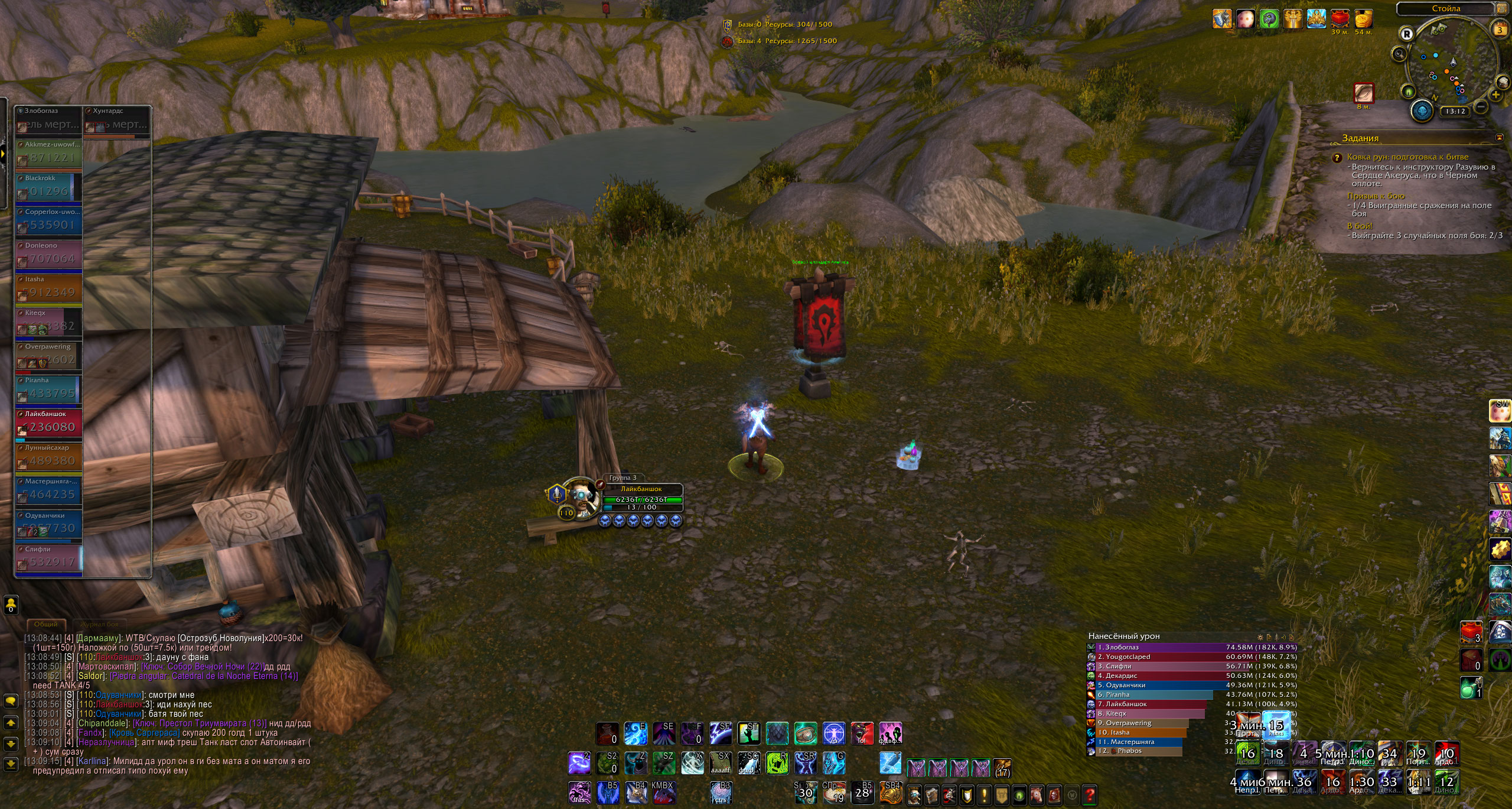
Task: Select Piranha raid frame
Action: click(48, 389)
